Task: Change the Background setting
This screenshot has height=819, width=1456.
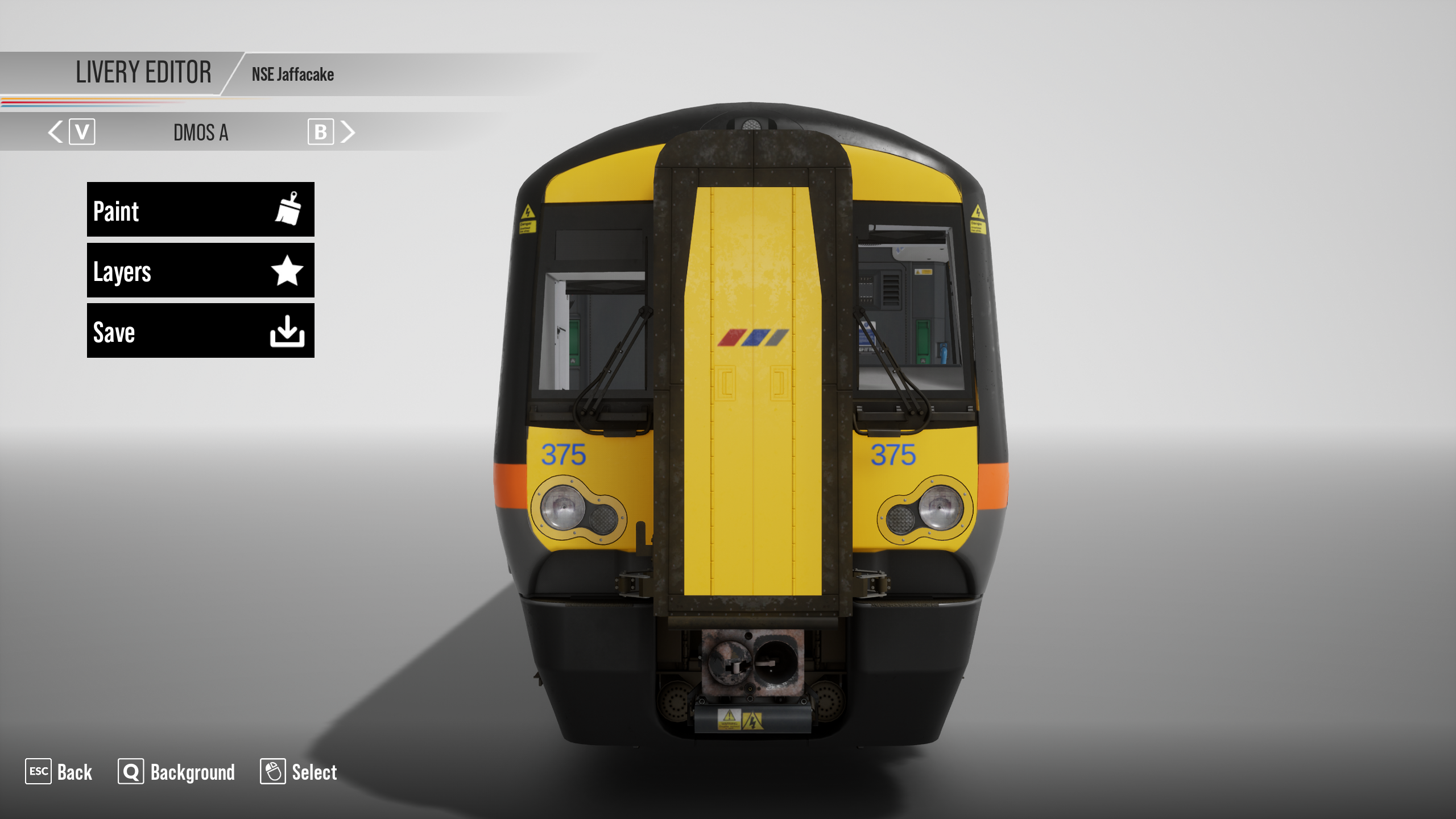Action: point(177,772)
